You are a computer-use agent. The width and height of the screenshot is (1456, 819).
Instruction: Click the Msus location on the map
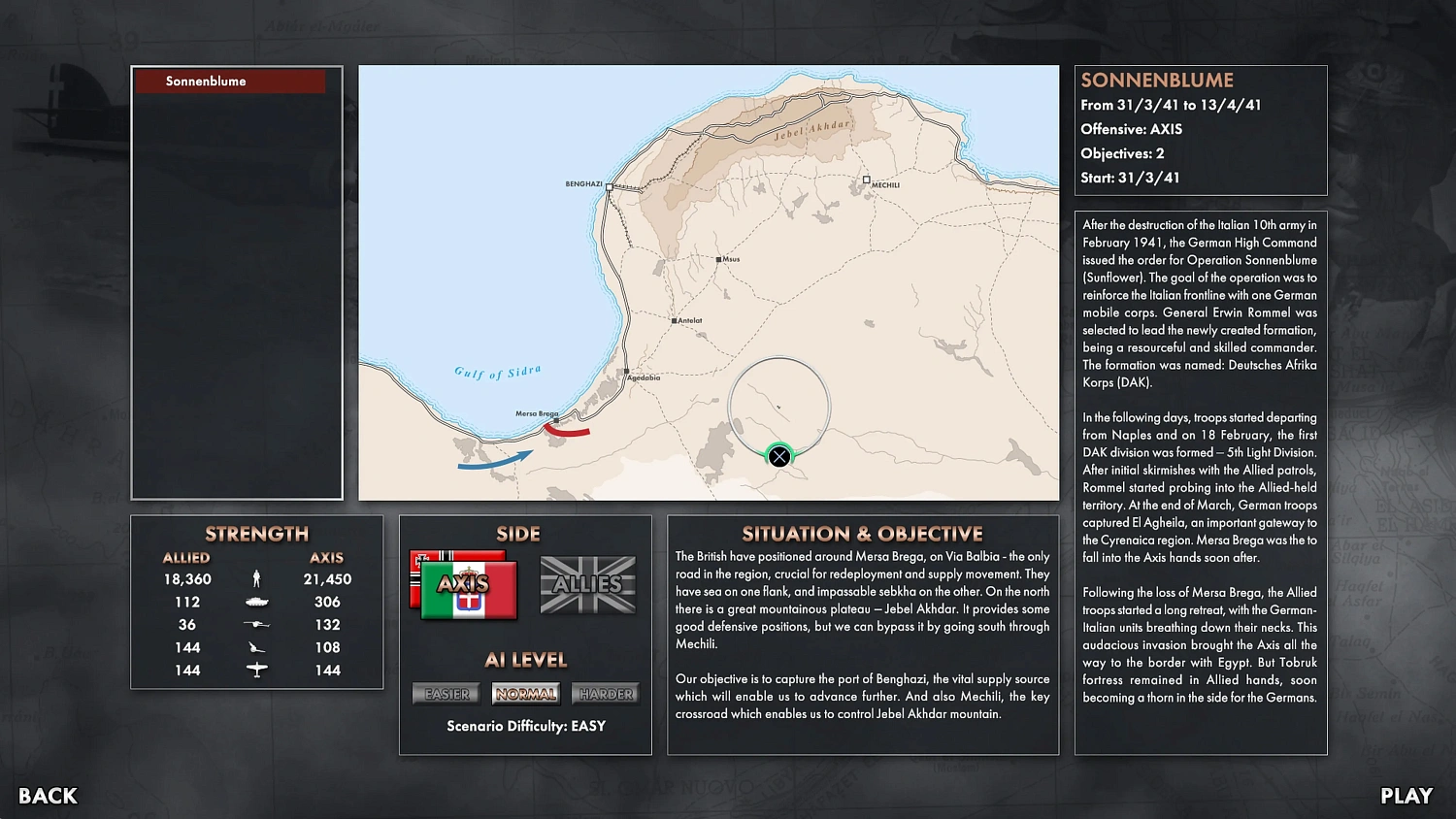click(x=716, y=257)
